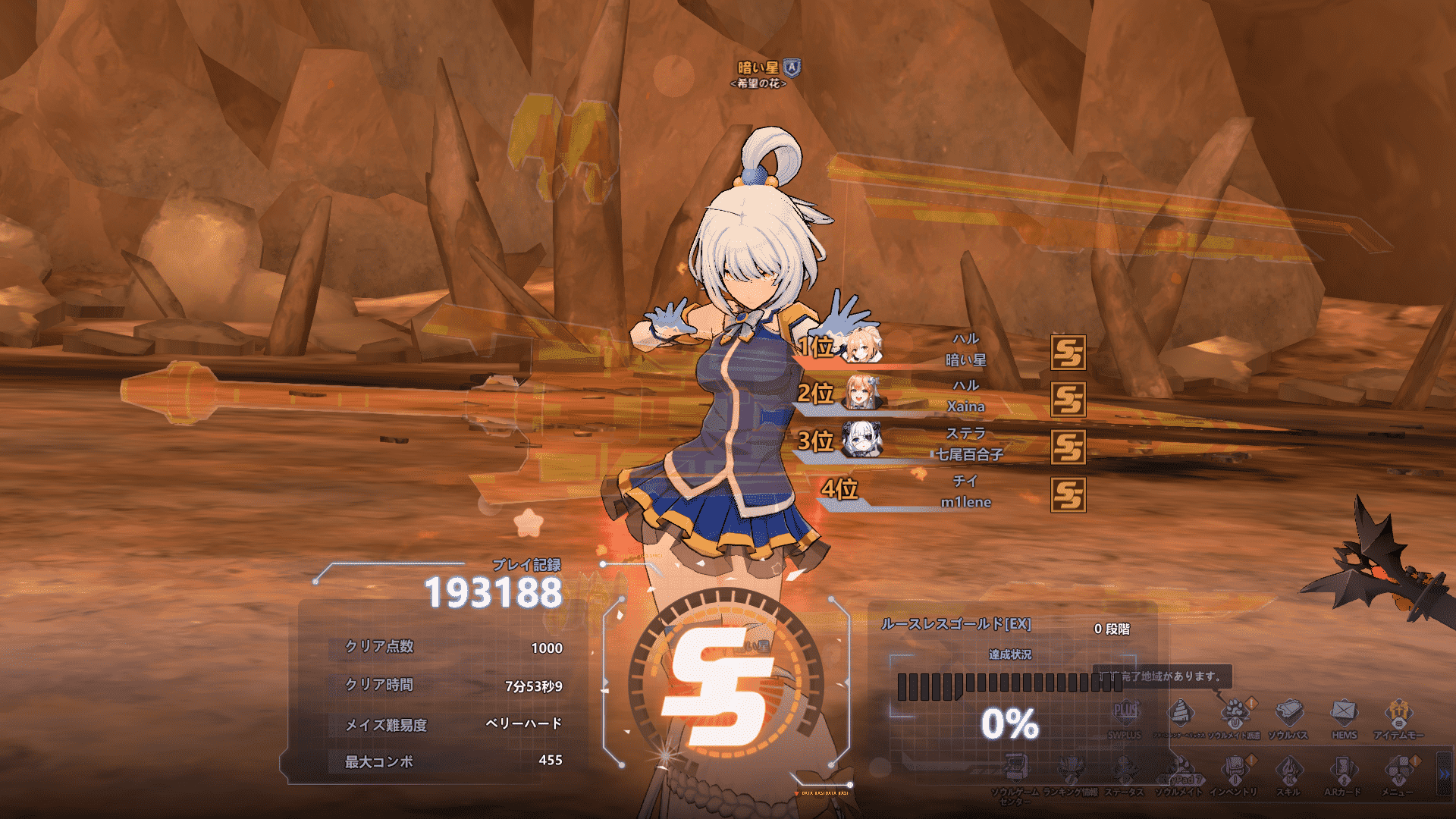This screenshot has height=819, width=1456.
Task: Open the Advancing Helix tower icon
Action: coord(1180,714)
